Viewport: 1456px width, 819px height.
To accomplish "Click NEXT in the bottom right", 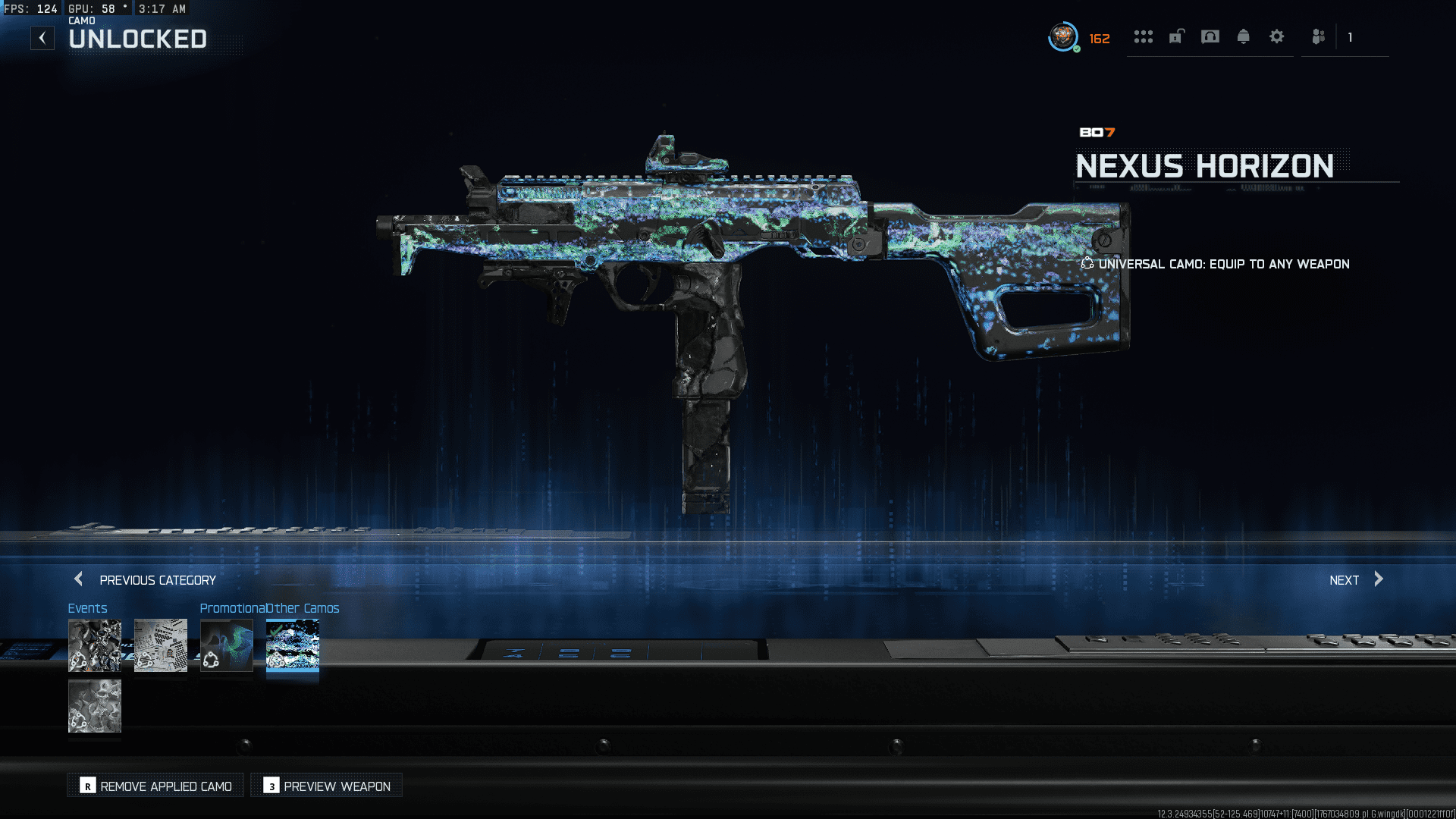I will pyautogui.click(x=1345, y=579).
